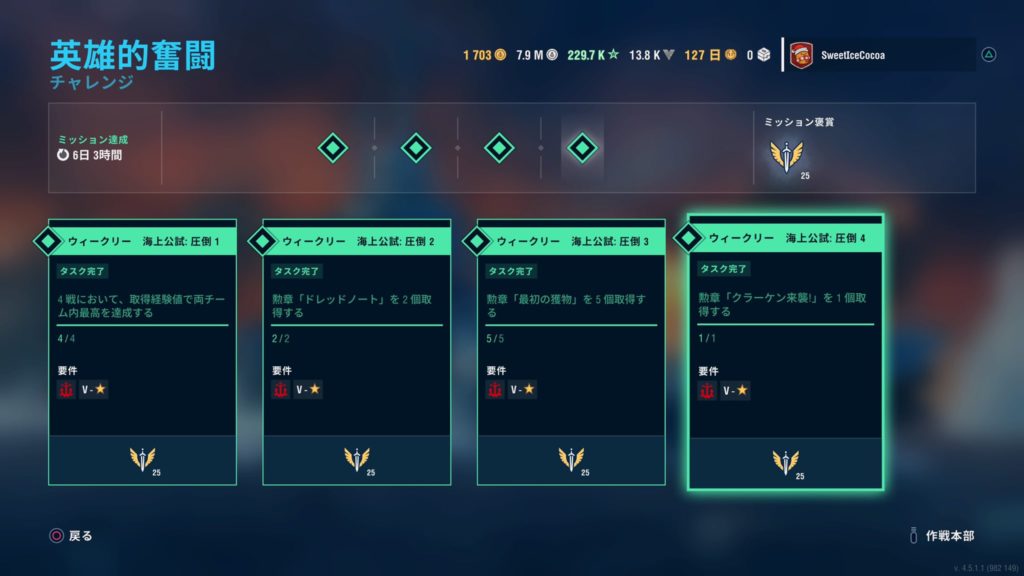Check the 1 703 gold currency balance
1024x576 pixels.
[x=484, y=55]
